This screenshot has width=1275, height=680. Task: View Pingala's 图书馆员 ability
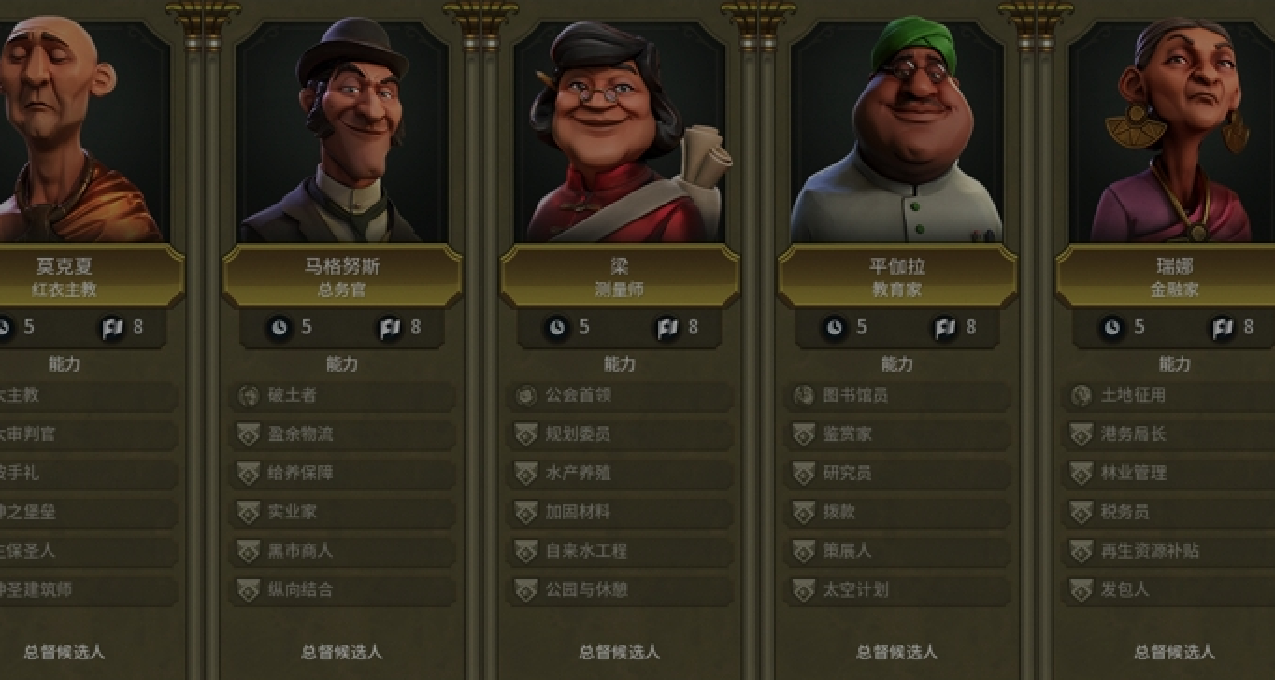click(897, 396)
